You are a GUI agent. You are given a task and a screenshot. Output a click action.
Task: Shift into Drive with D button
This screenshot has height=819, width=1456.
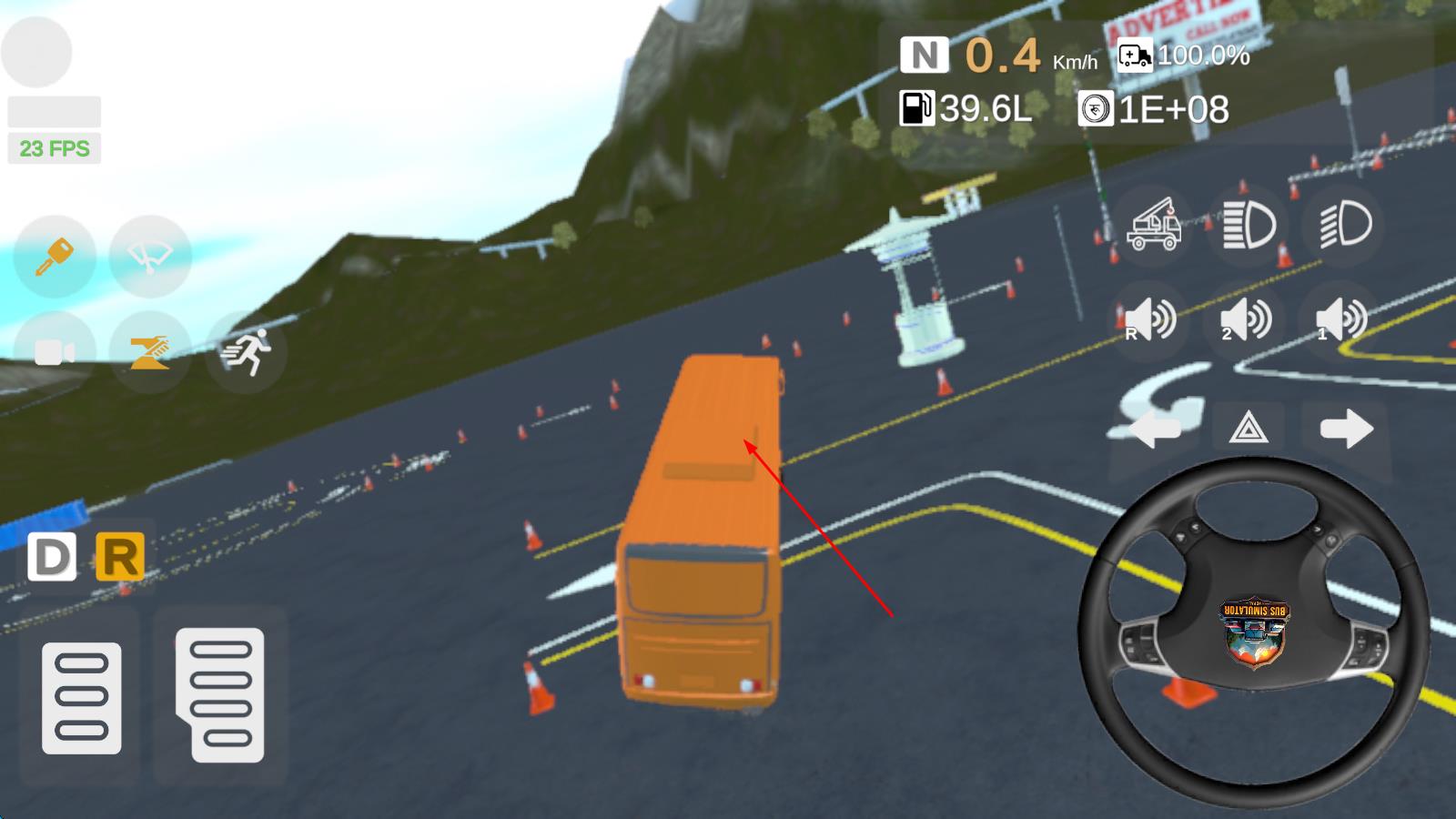(x=52, y=557)
